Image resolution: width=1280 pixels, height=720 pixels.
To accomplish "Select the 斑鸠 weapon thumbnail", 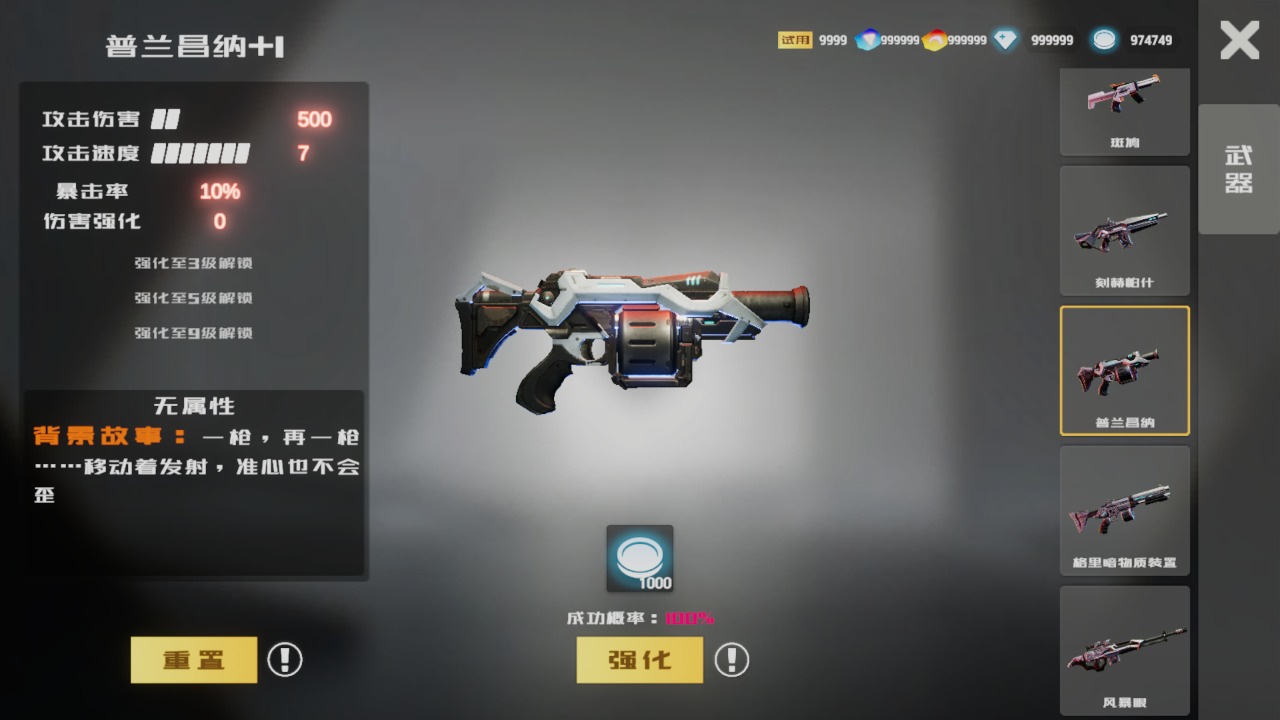I will 1124,111.
